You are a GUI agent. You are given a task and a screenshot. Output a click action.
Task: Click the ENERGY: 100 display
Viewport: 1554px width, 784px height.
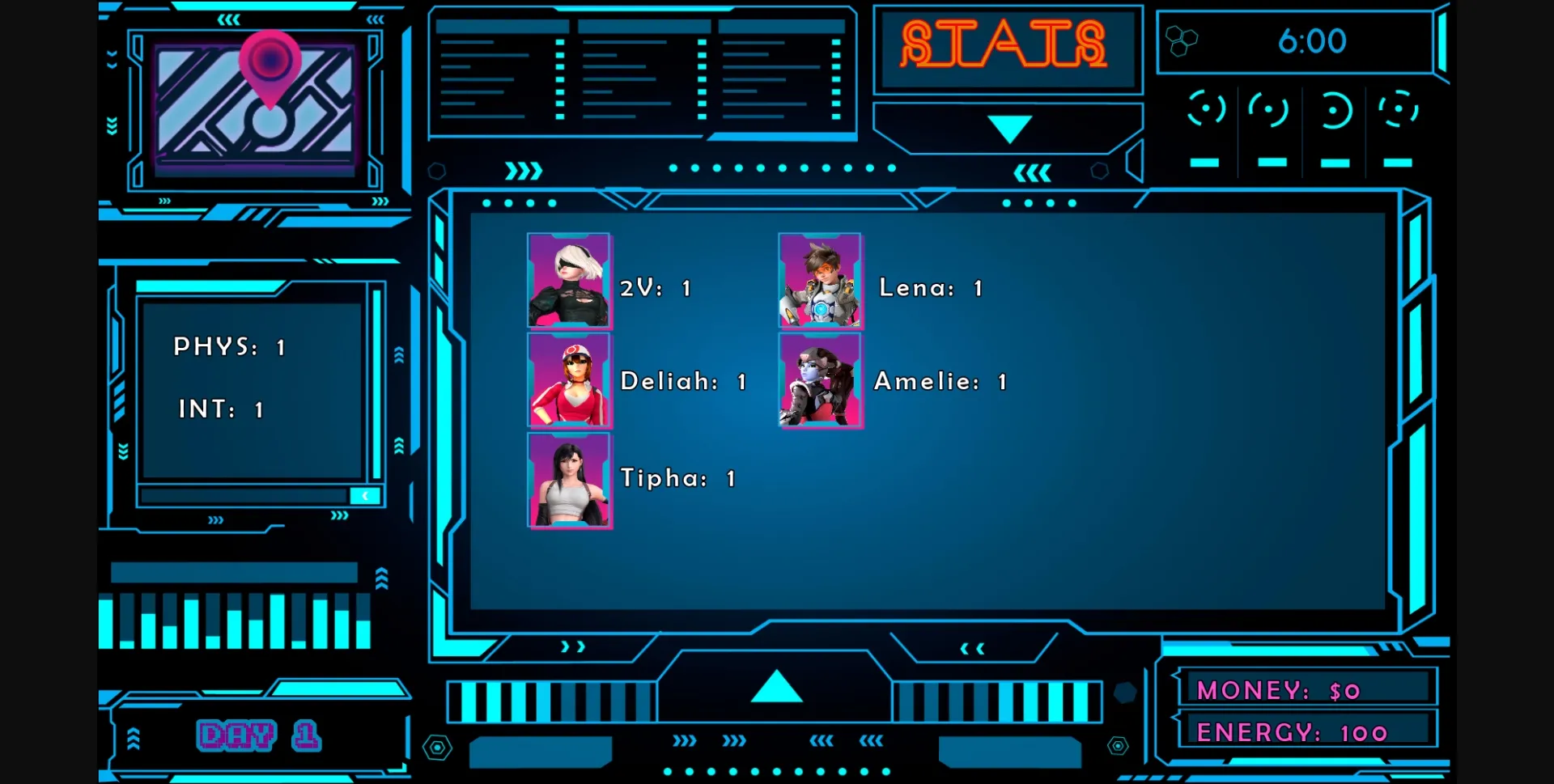tap(1293, 731)
